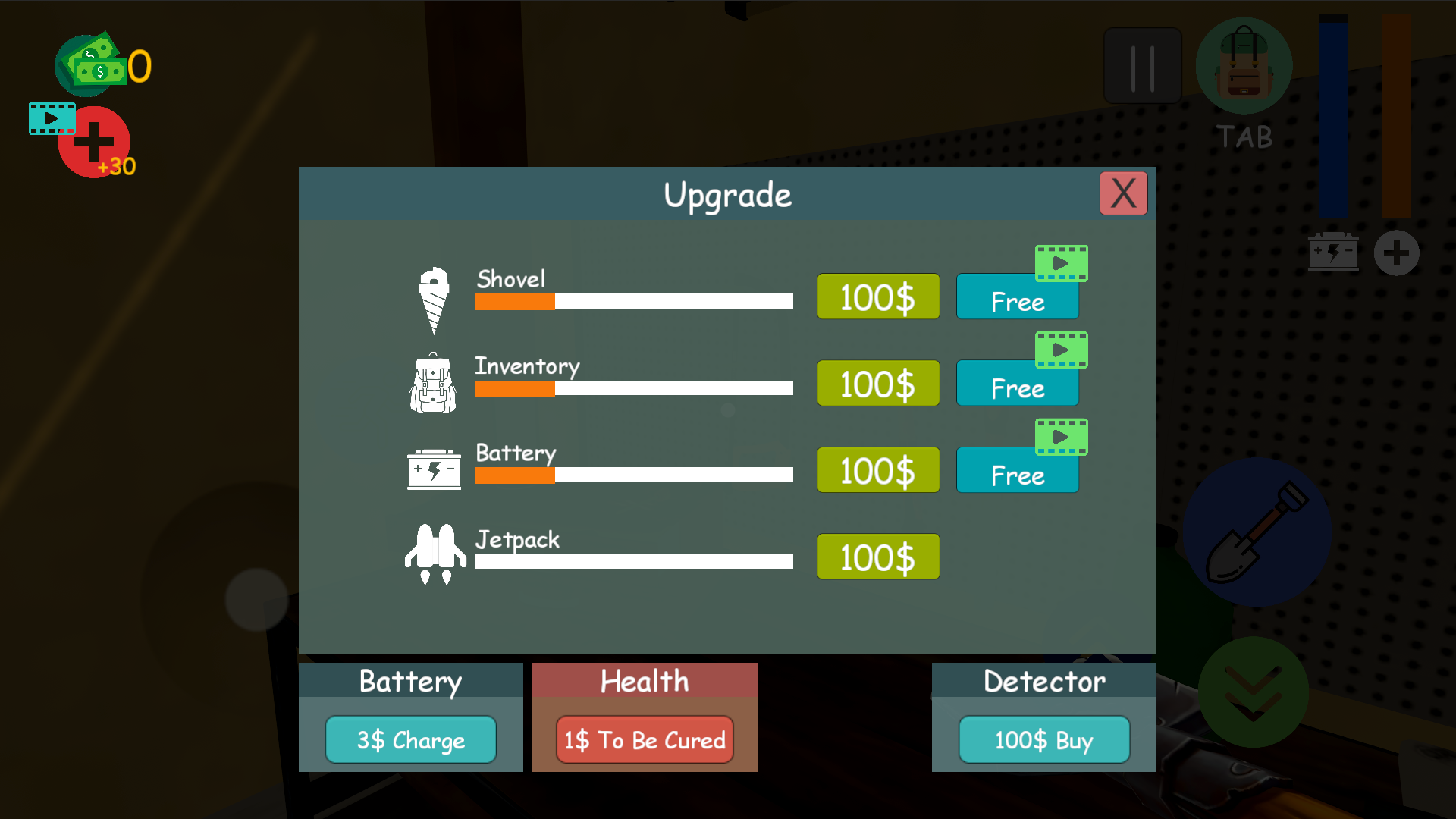Tap the drill icon next to Shovel
Screen dimensions: 1456x819
click(433, 298)
